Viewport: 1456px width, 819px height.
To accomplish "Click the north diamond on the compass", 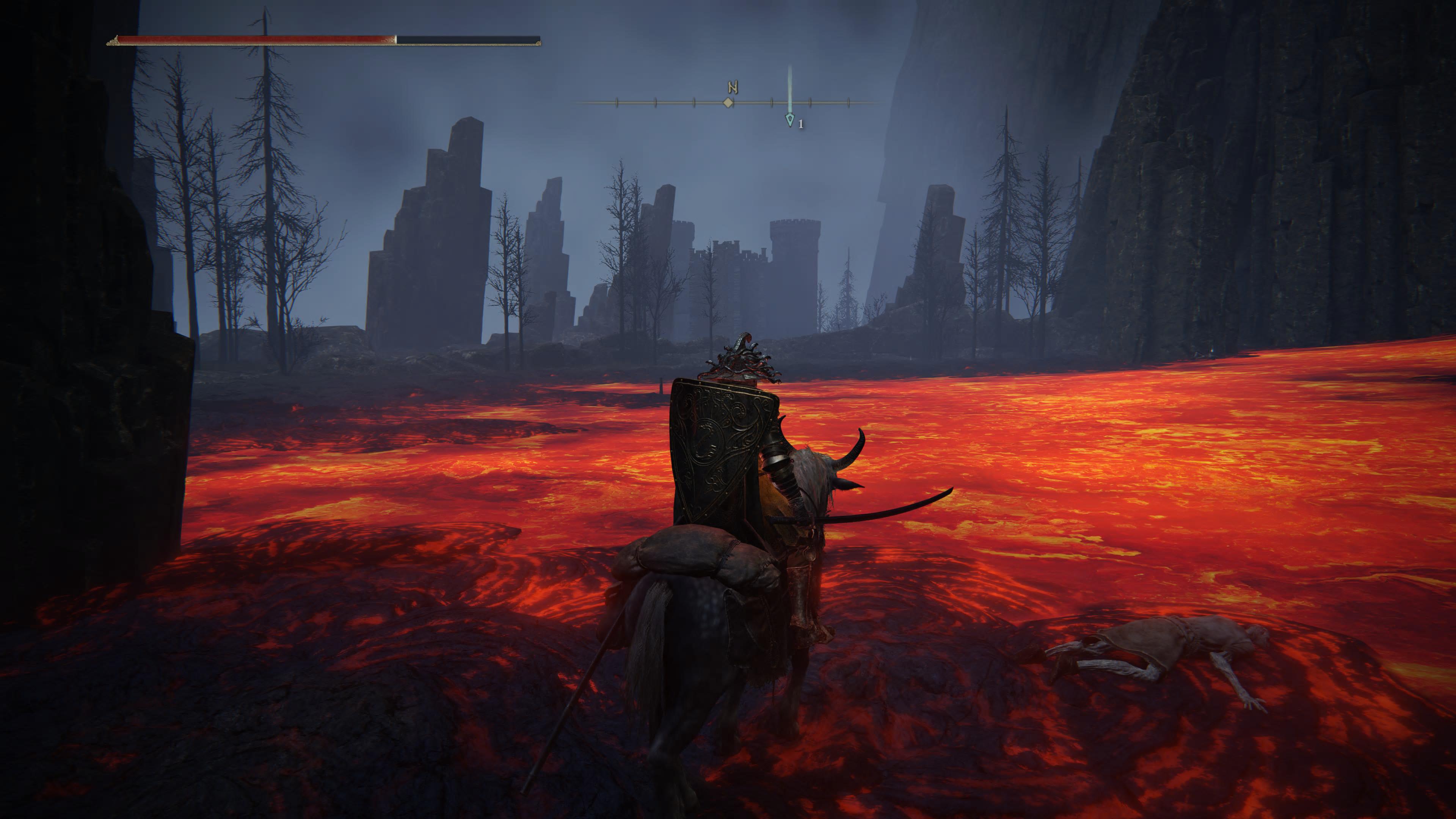I will click(x=728, y=103).
